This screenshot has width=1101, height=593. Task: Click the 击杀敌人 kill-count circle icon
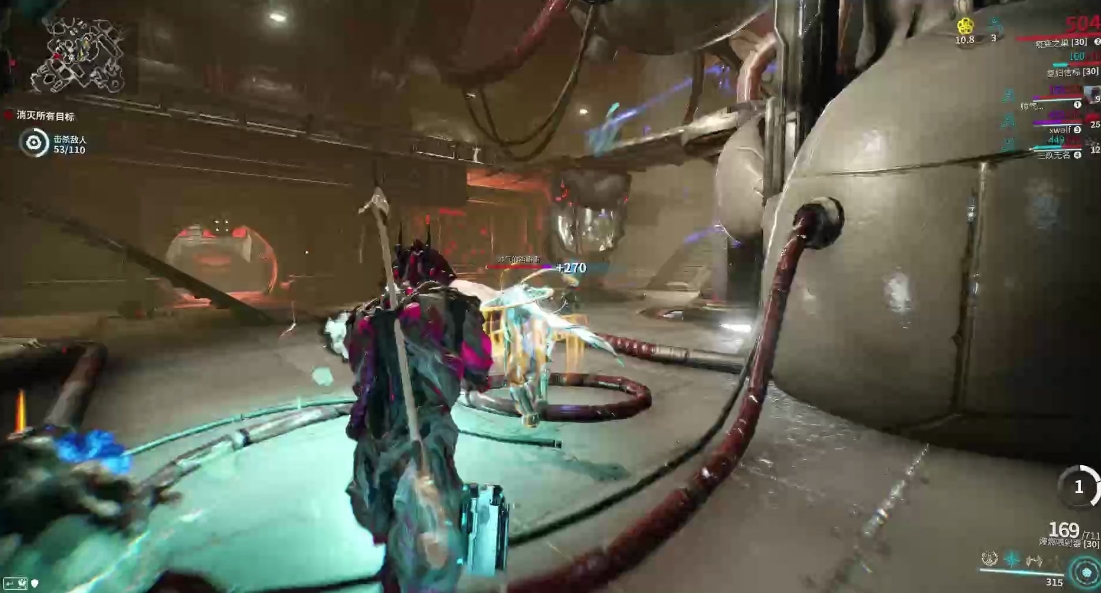(34, 143)
